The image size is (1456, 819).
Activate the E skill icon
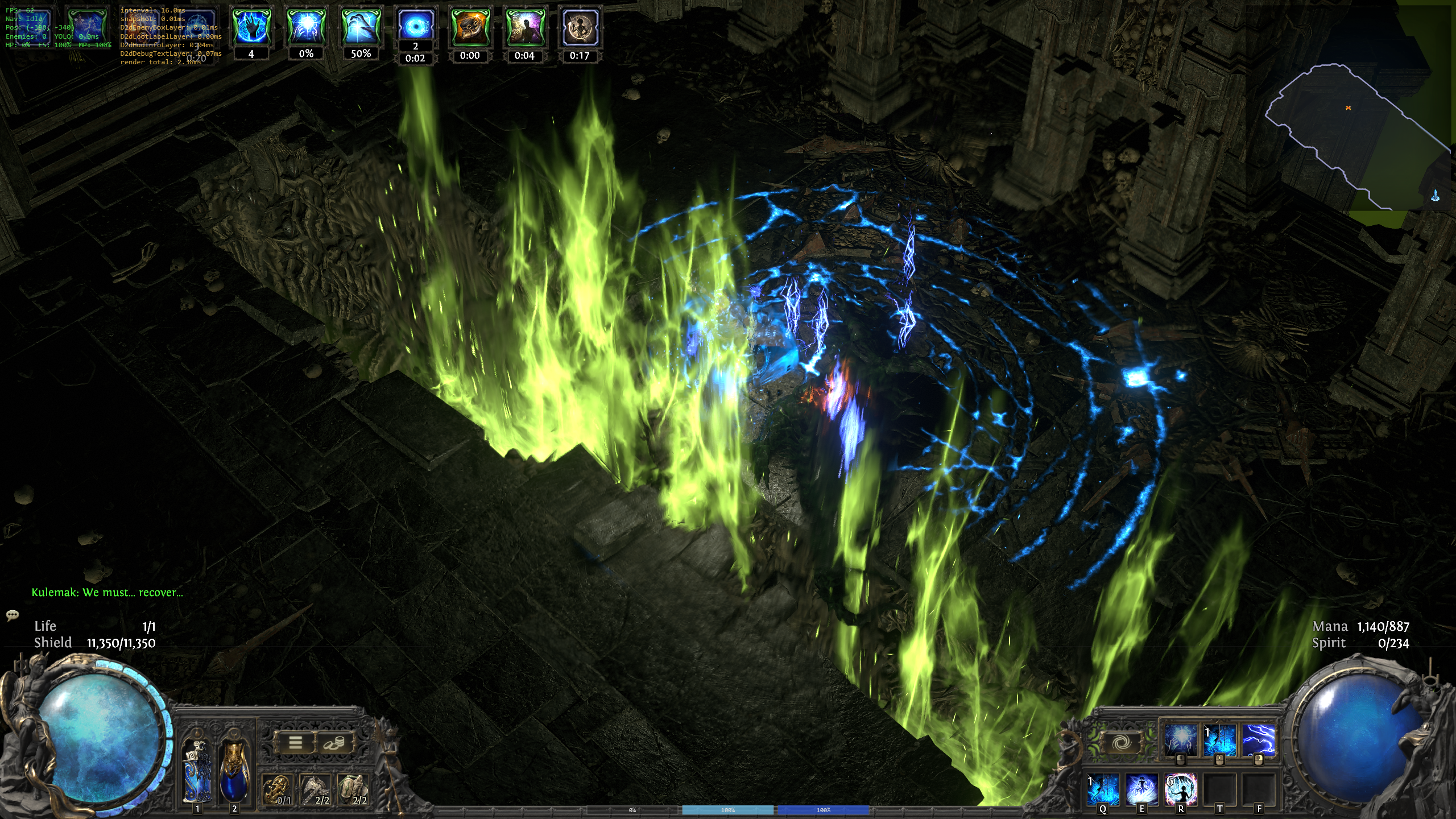click(x=1141, y=789)
